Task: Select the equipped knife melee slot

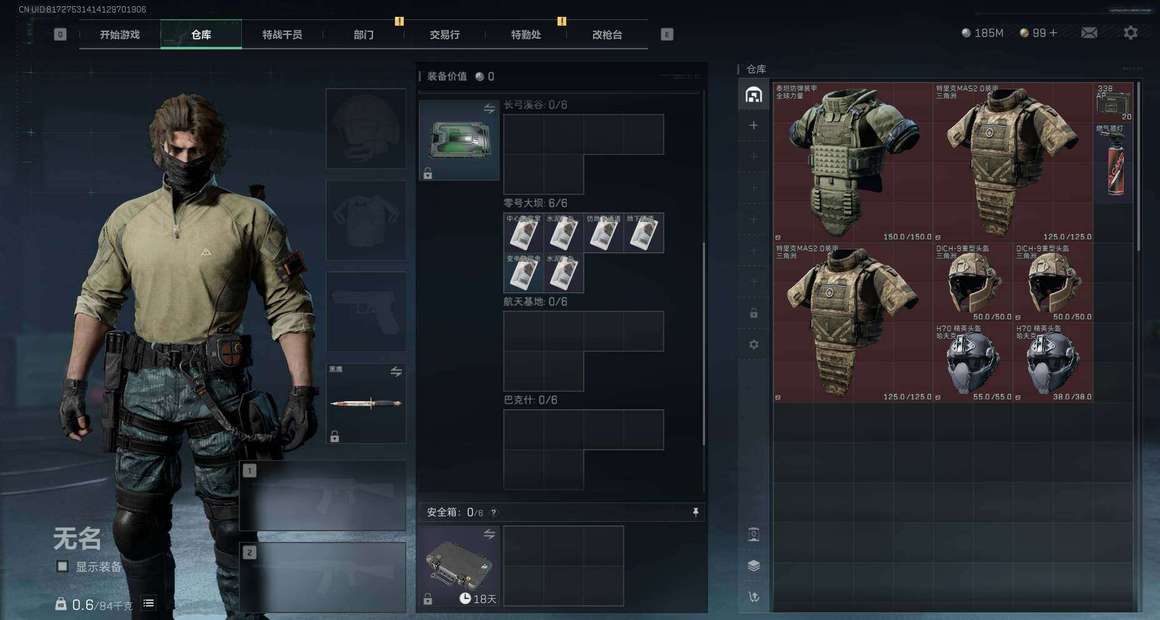Action: tap(366, 403)
